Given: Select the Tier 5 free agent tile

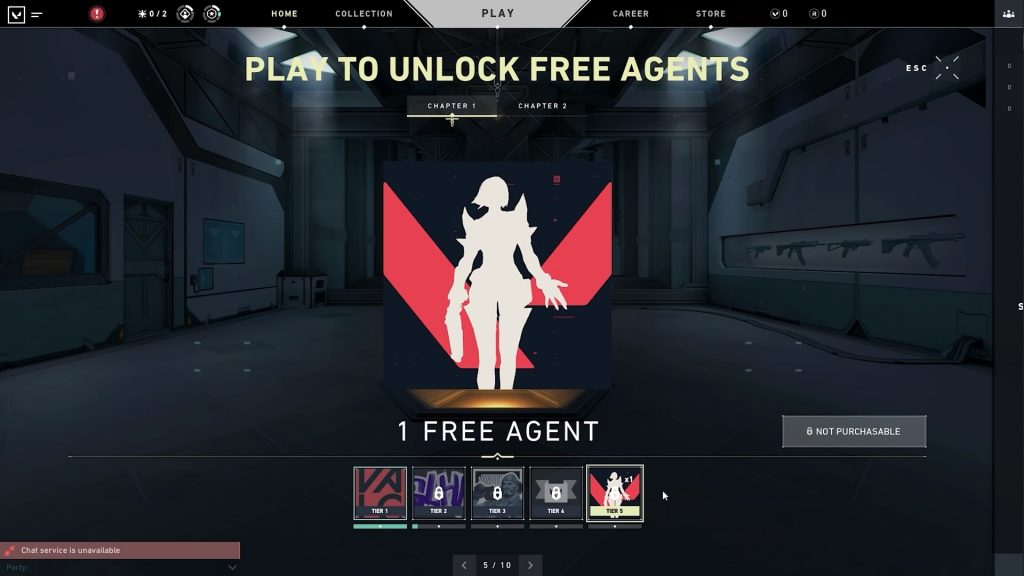Looking at the screenshot, I should (614, 493).
